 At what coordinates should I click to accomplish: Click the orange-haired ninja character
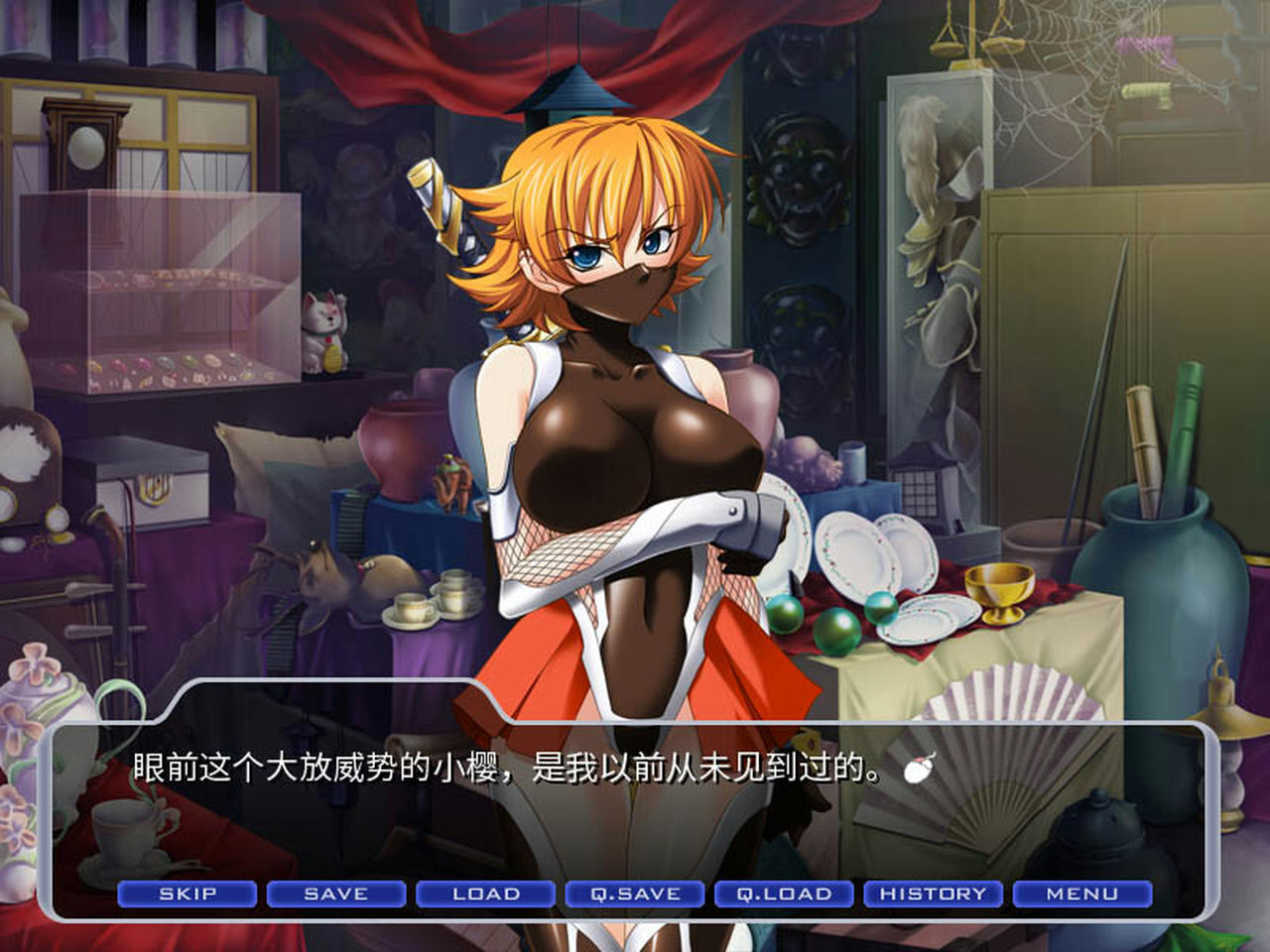615,397
